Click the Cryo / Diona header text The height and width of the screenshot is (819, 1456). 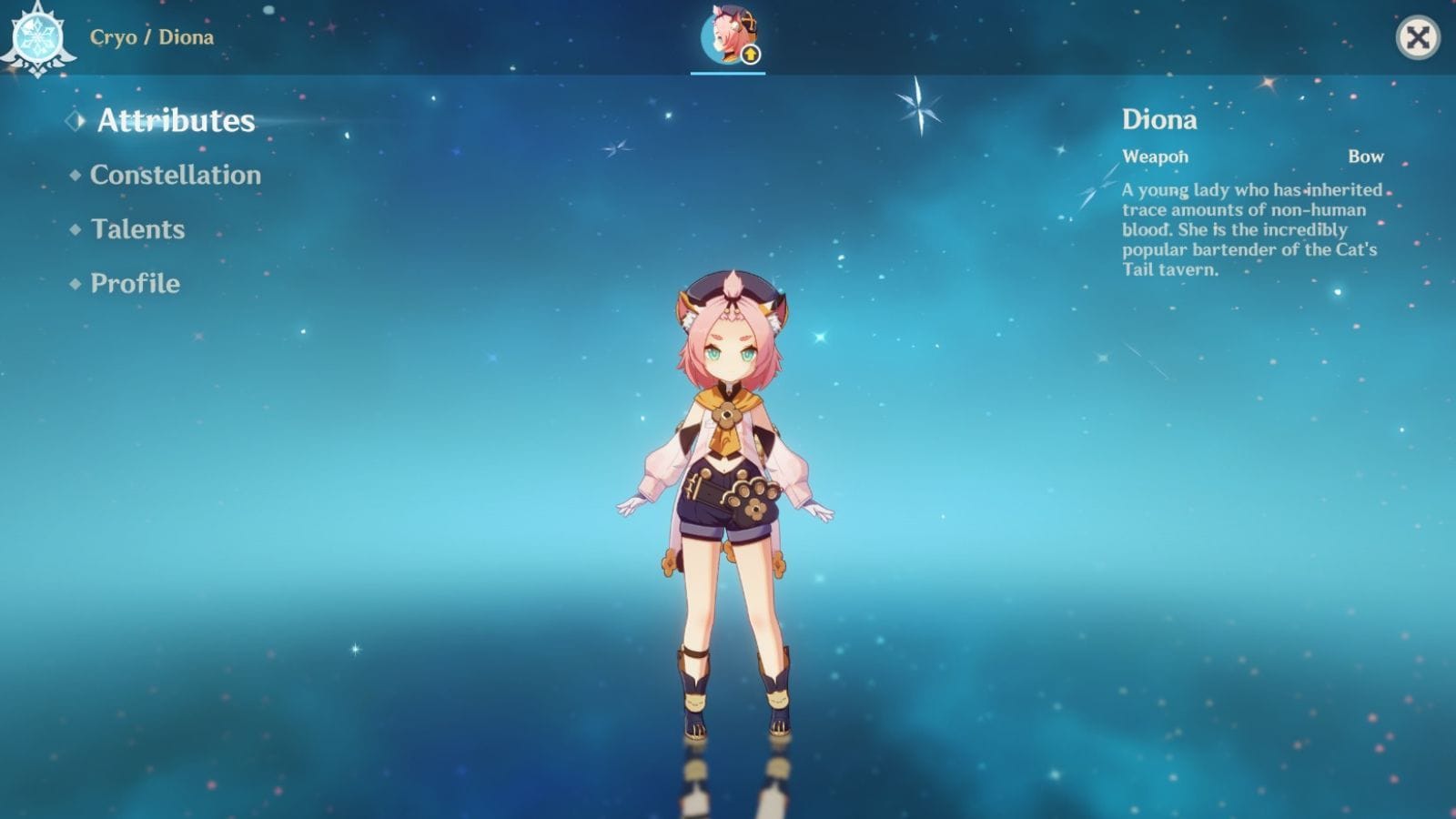click(x=151, y=38)
